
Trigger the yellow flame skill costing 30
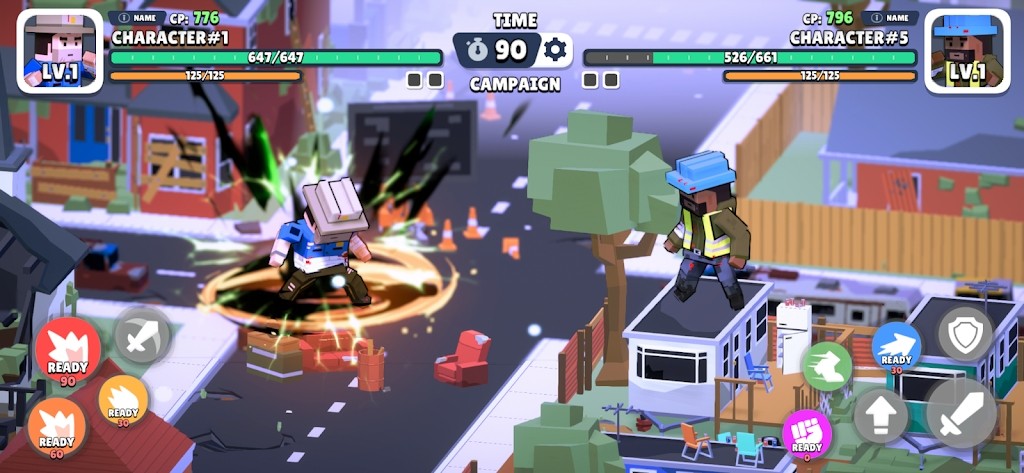(123, 400)
